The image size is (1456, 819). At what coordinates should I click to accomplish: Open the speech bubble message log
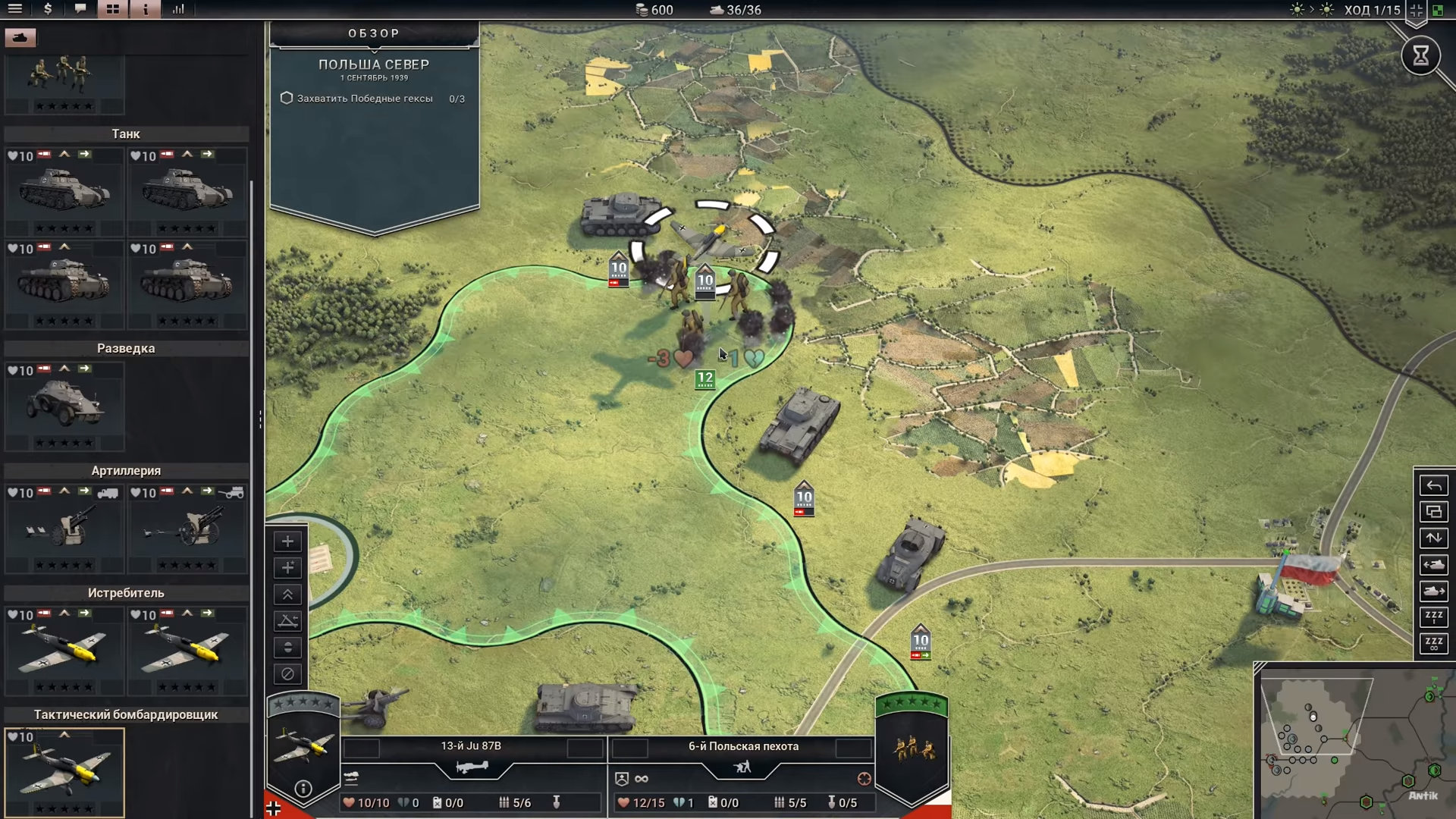[80, 9]
